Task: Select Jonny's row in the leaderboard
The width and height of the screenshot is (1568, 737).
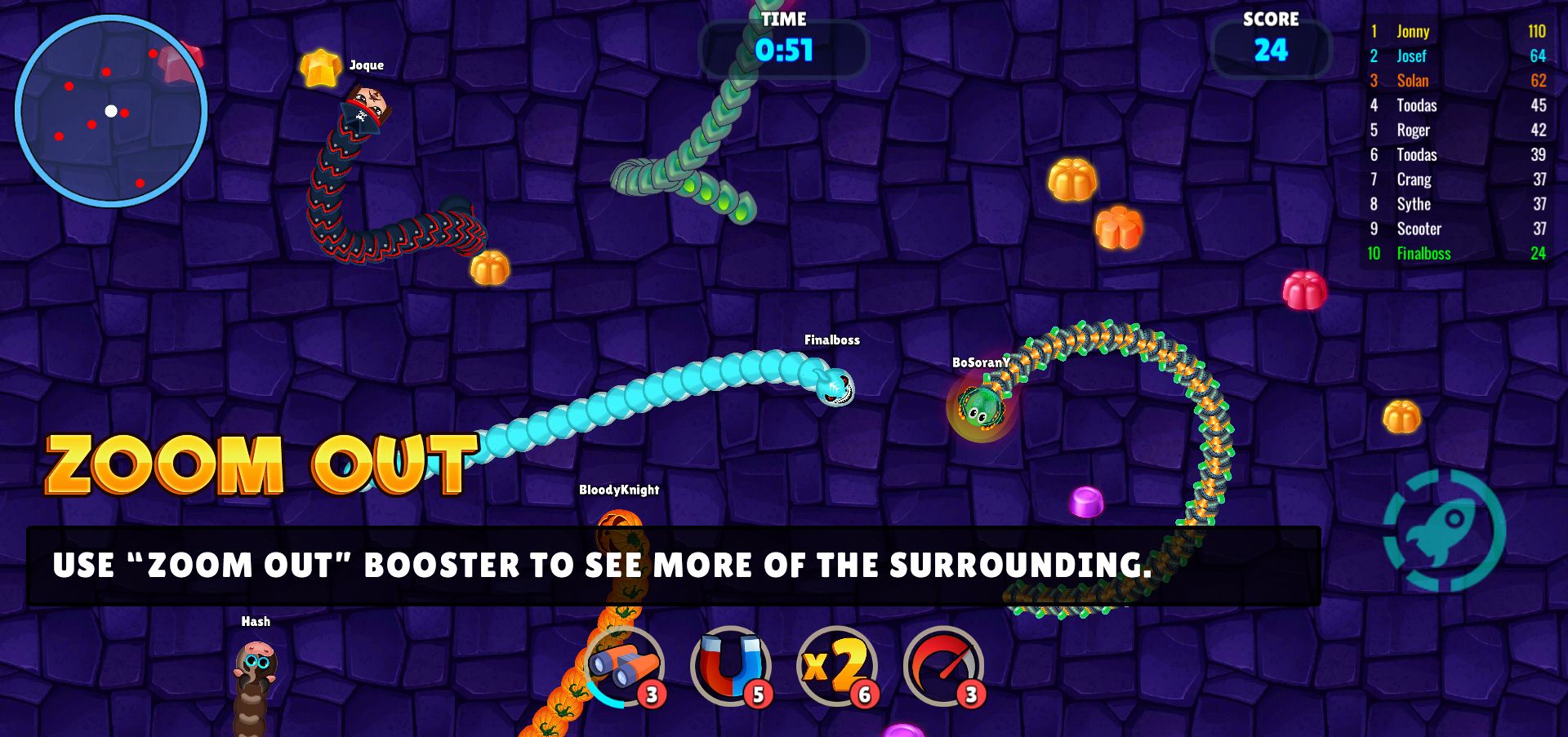Action: [x=1457, y=32]
